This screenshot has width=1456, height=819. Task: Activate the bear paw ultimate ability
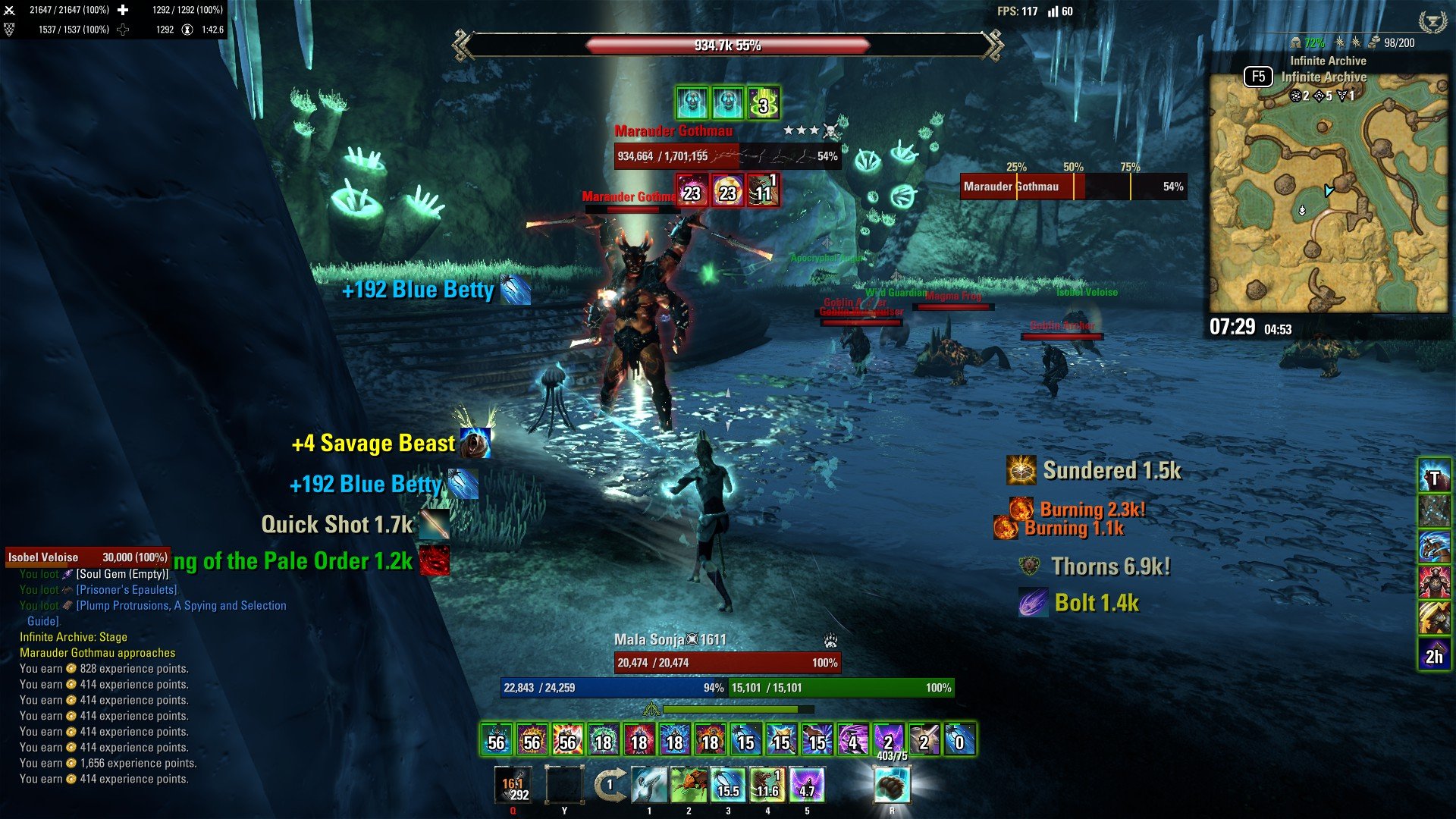892,785
